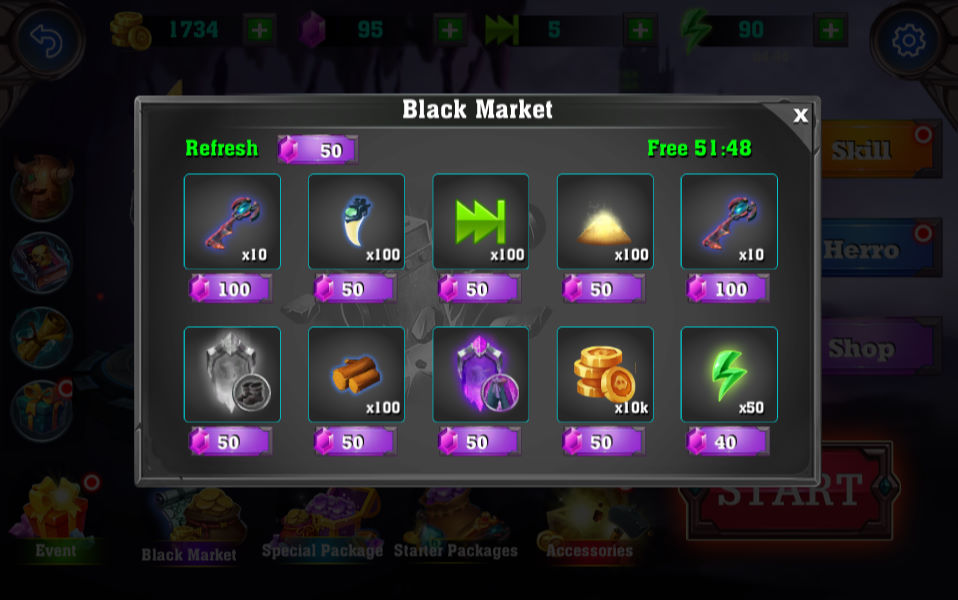Open the Shop menu
Image resolution: width=958 pixels, height=600 pixels.
tap(872, 348)
